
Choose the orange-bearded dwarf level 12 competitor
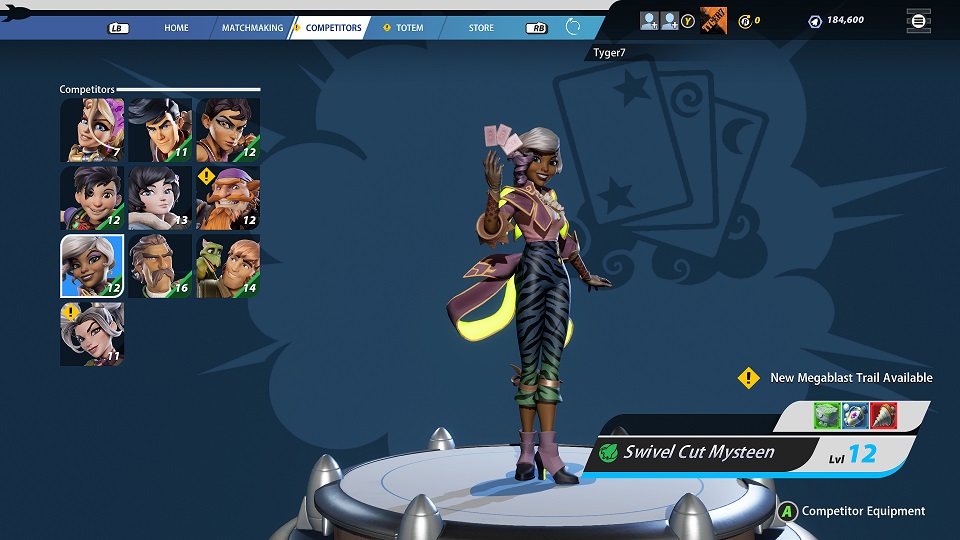pyautogui.click(x=228, y=198)
